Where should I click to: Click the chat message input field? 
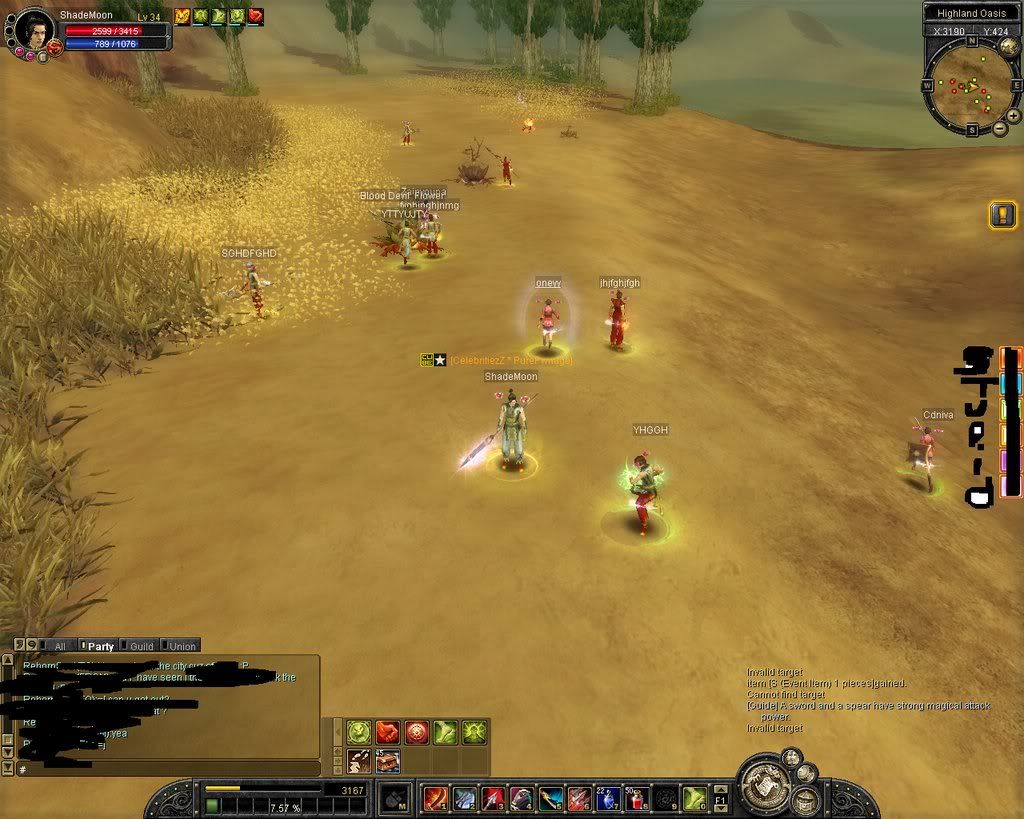[x=165, y=768]
